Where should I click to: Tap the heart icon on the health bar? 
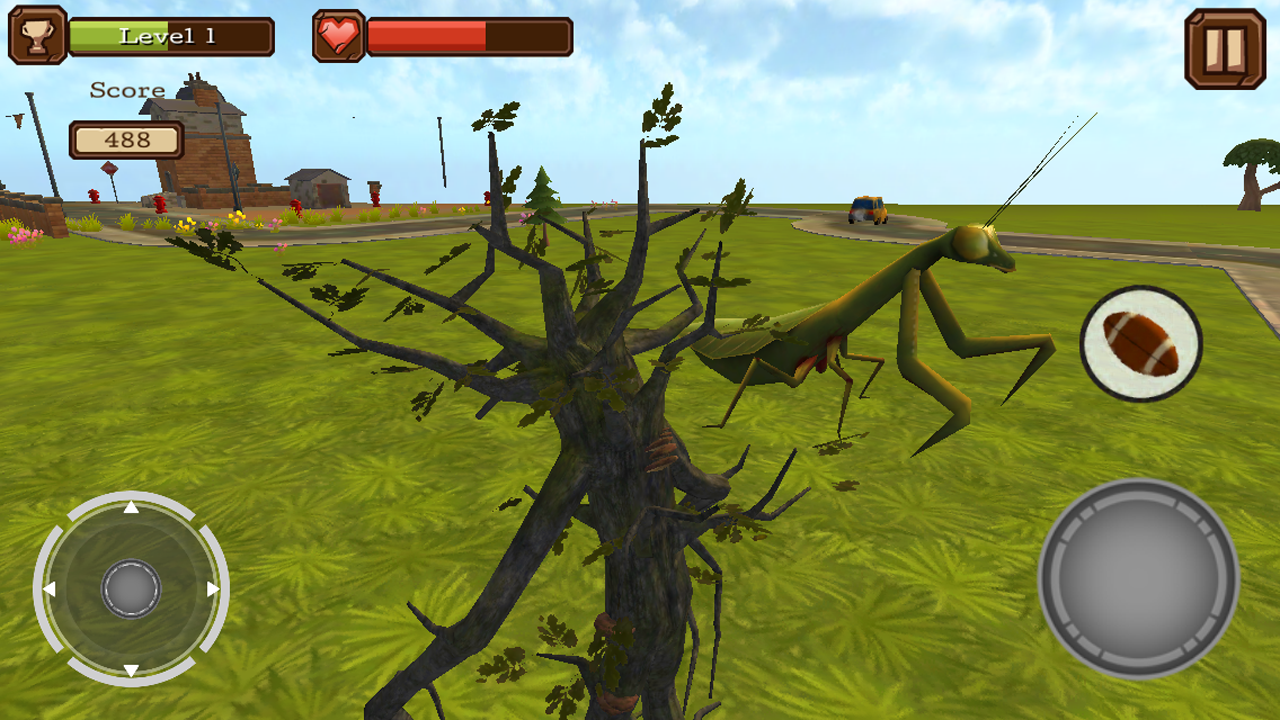pyautogui.click(x=339, y=36)
